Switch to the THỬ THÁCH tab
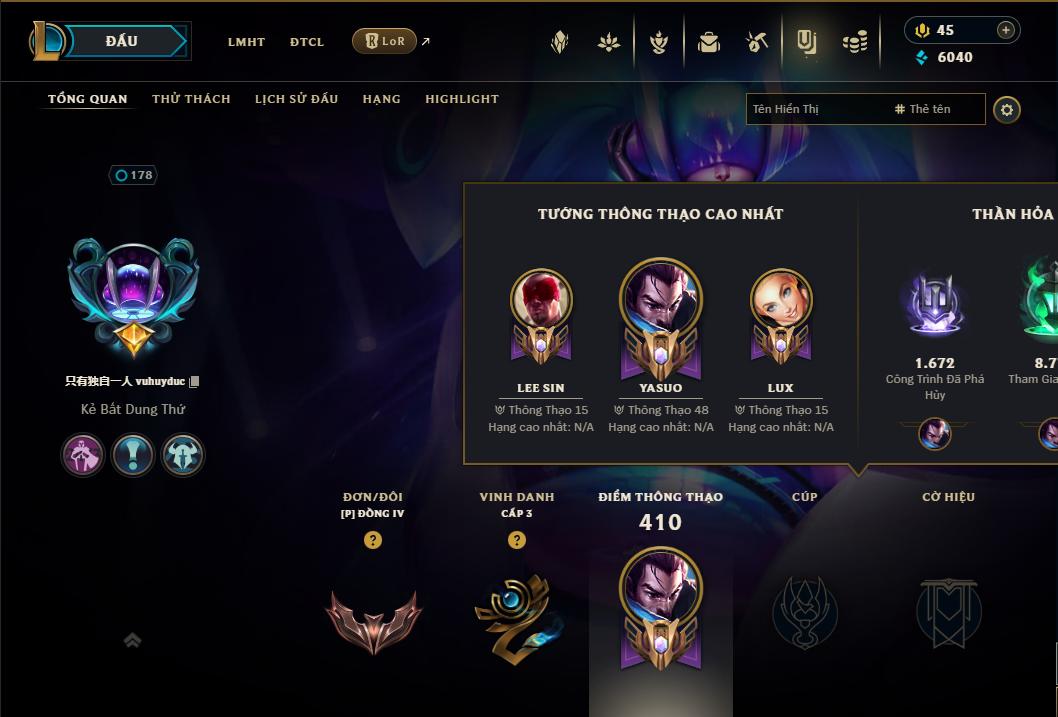Image resolution: width=1058 pixels, height=717 pixels. [x=191, y=99]
